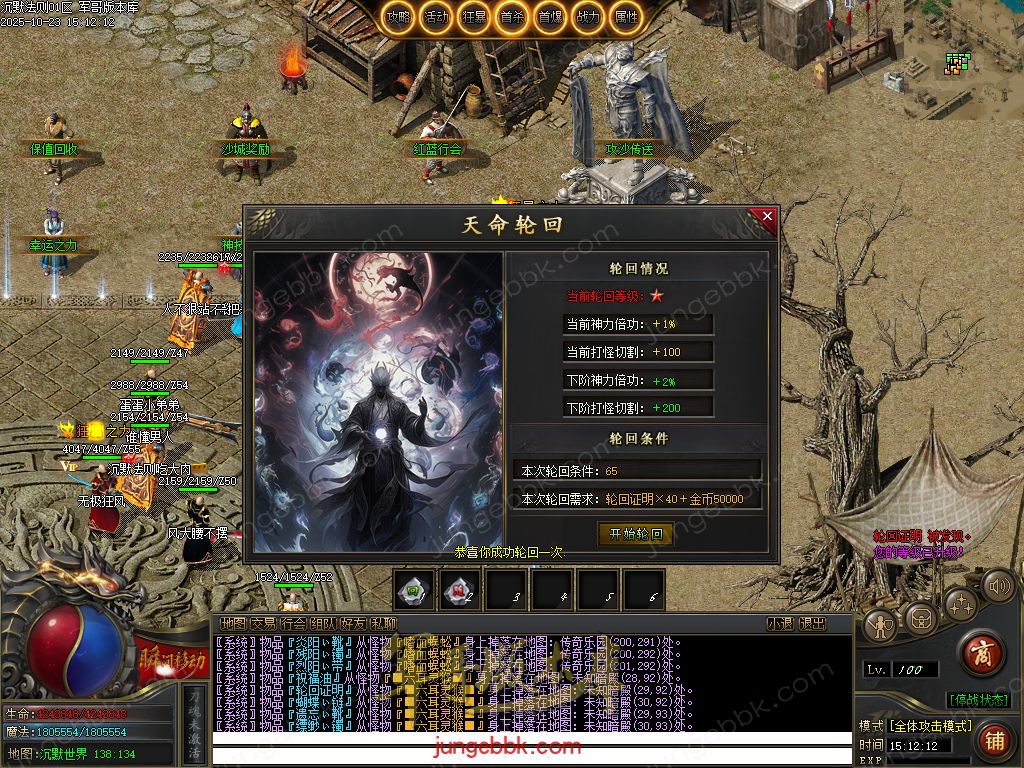Open the 战力 combat power panel
Screen dimensions: 1024x768
click(x=588, y=17)
